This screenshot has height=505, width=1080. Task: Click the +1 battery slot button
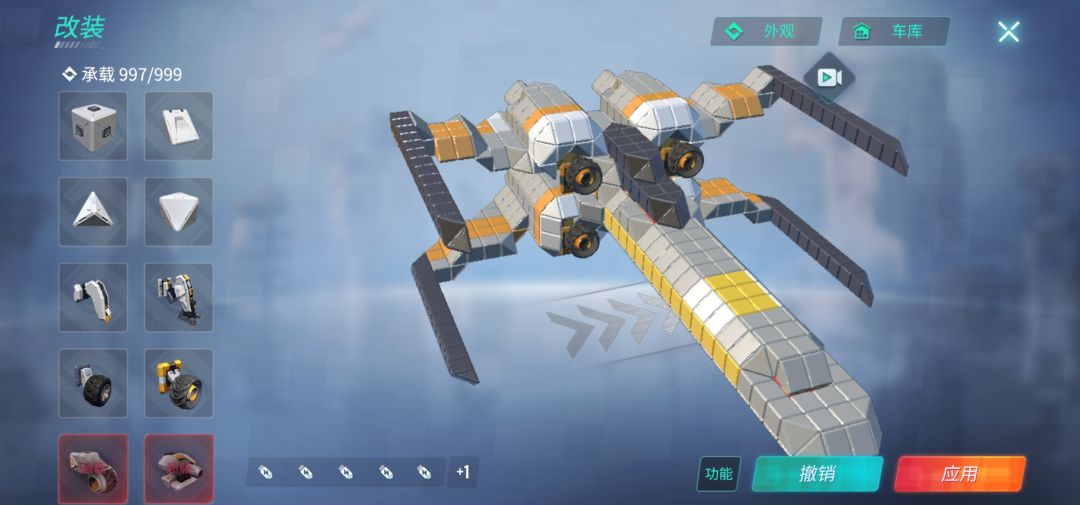pos(462,472)
